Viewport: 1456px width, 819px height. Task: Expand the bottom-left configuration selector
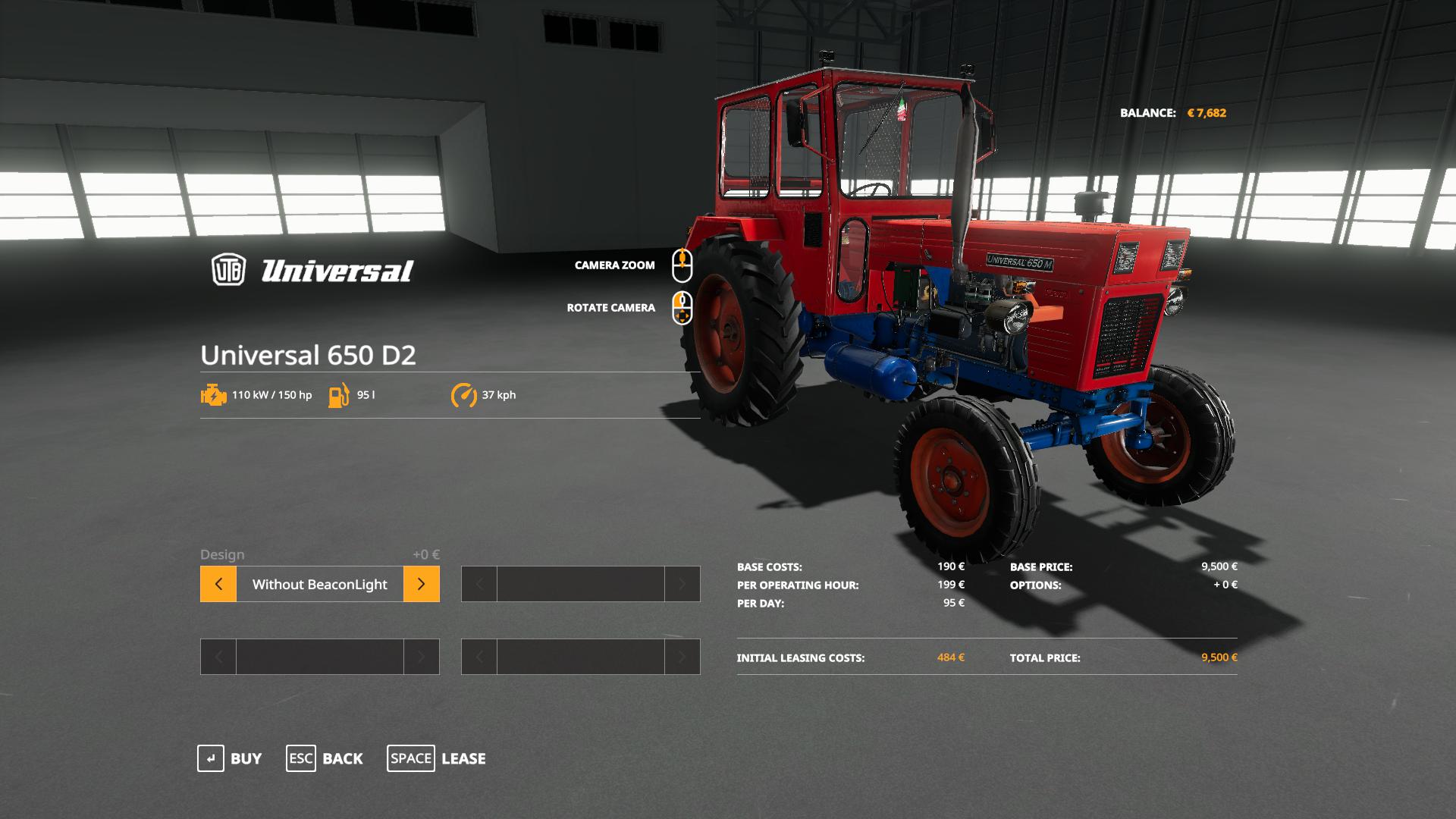pyautogui.click(x=318, y=657)
